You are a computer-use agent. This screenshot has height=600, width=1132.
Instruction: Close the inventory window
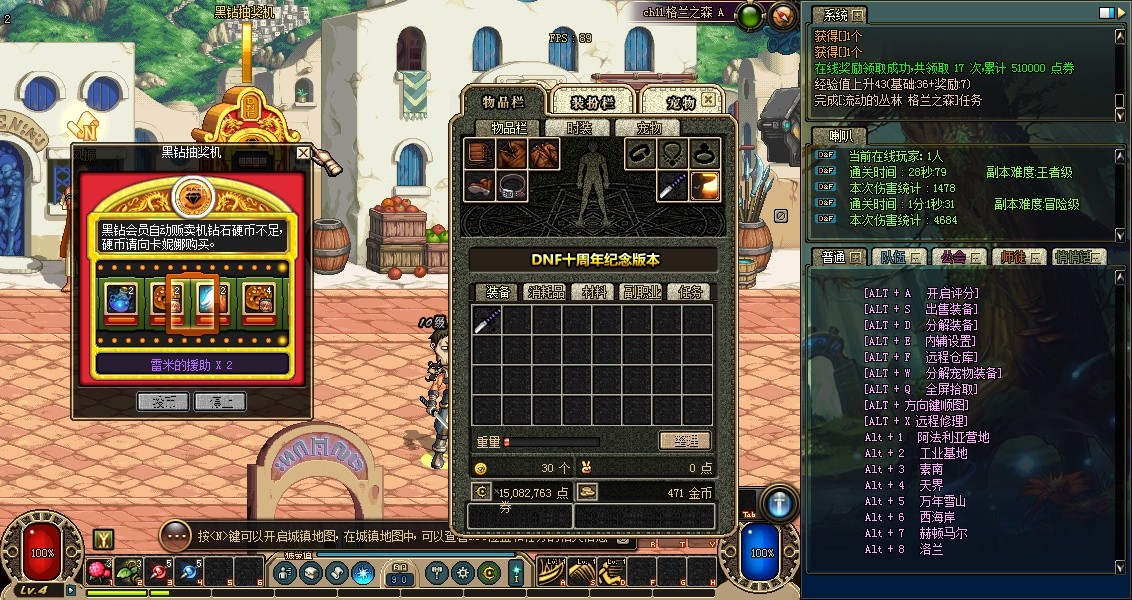tap(708, 100)
